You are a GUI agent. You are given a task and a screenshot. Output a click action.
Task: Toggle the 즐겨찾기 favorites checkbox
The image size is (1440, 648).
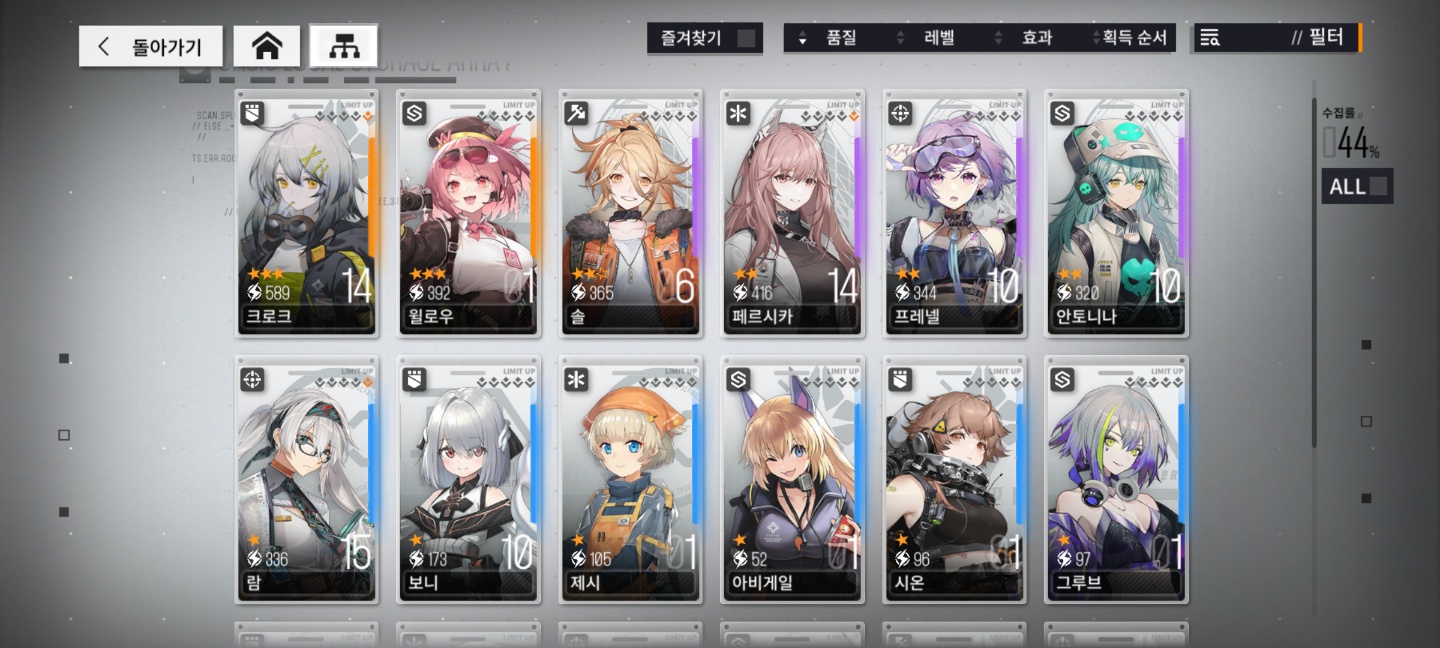click(x=746, y=39)
